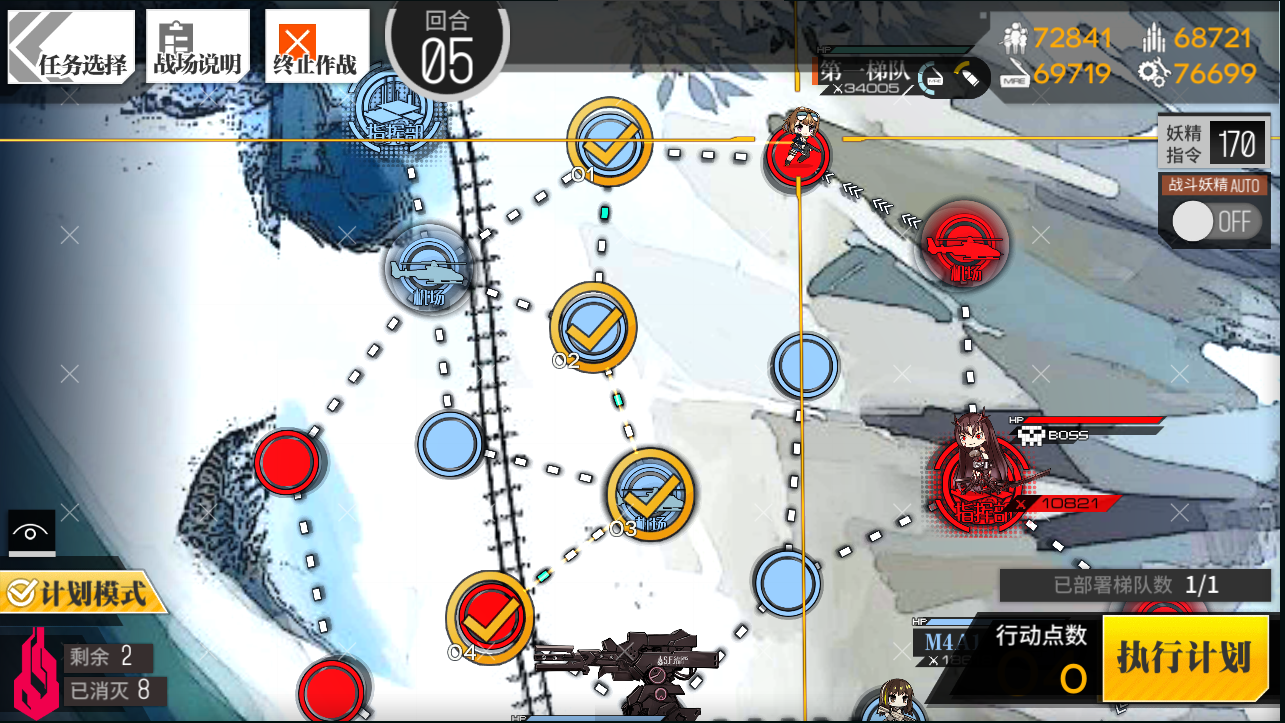The height and width of the screenshot is (723, 1285).
Task: Execute the plan with 执行计划
Action: [x=1185, y=659]
